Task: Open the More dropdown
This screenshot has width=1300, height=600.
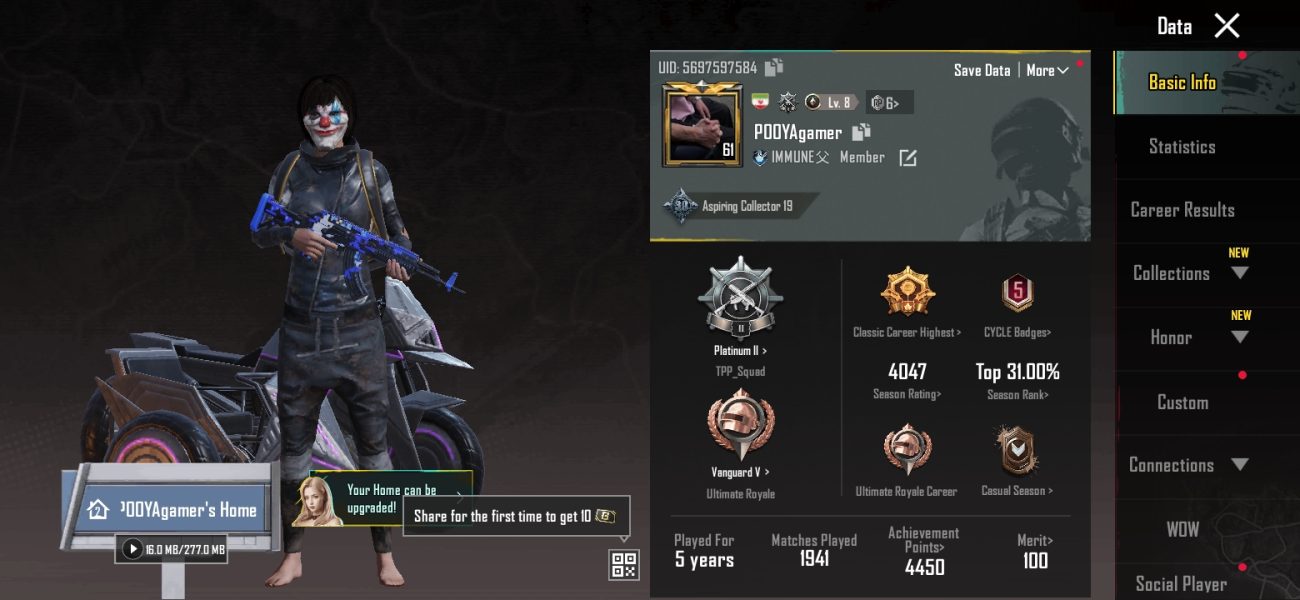Action: click(x=1047, y=70)
